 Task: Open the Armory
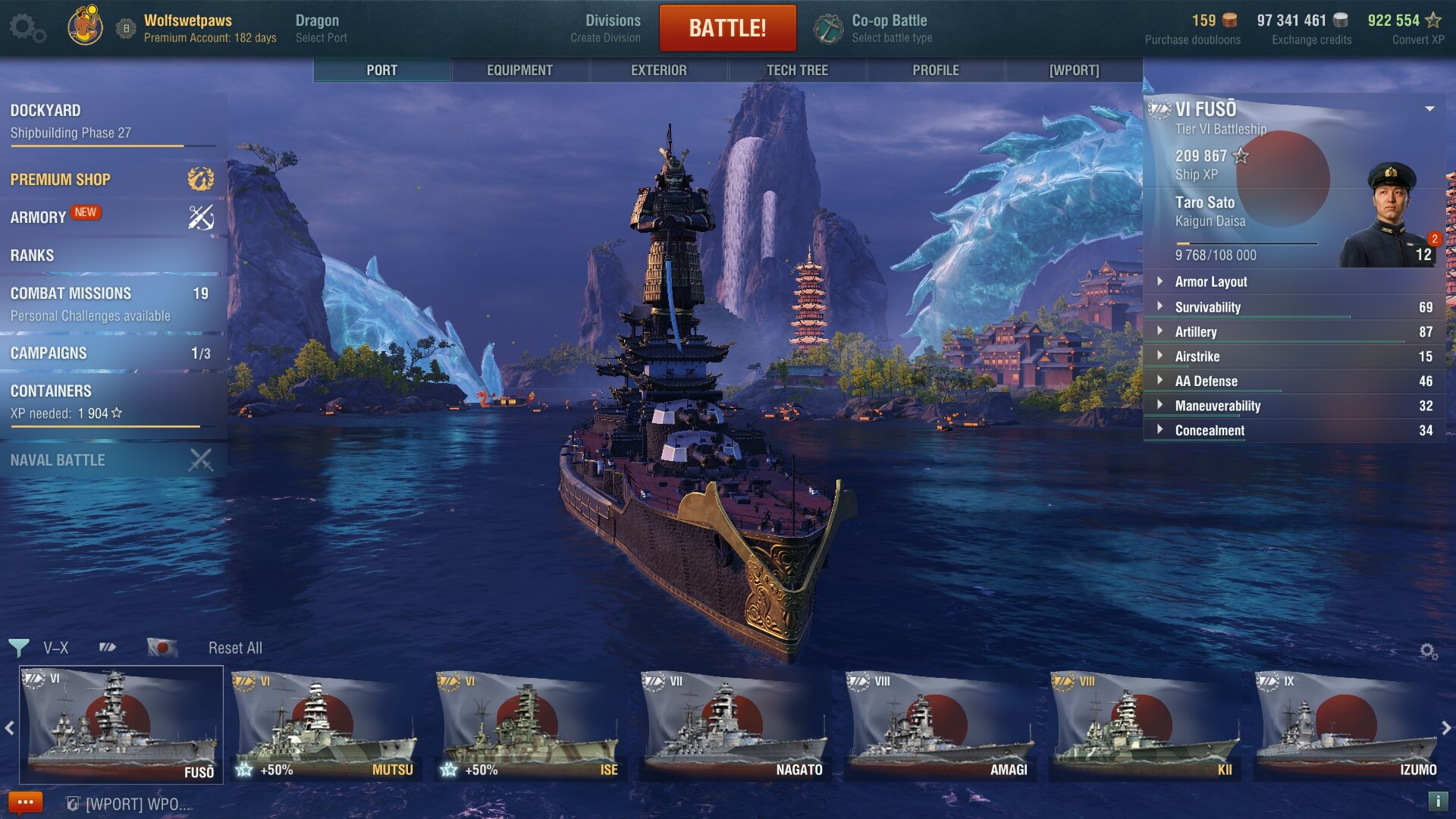112,218
